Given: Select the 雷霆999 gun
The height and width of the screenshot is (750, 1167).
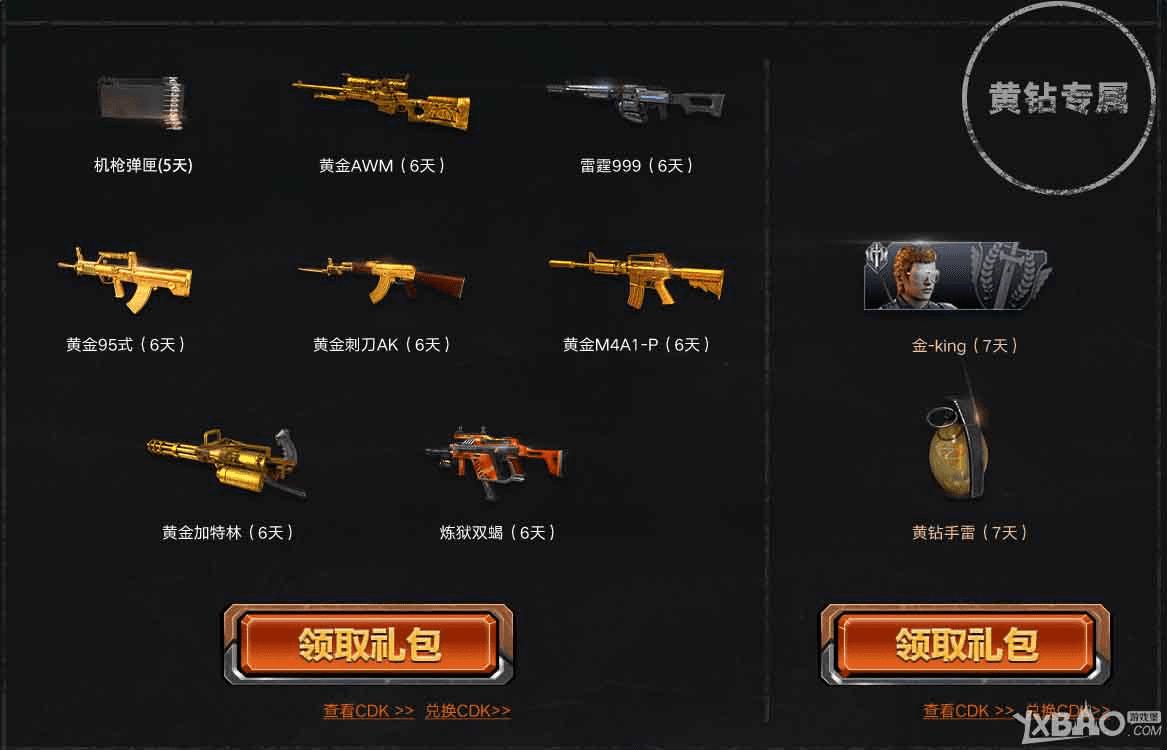Looking at the screenshot, I should [x=636, y=100].
